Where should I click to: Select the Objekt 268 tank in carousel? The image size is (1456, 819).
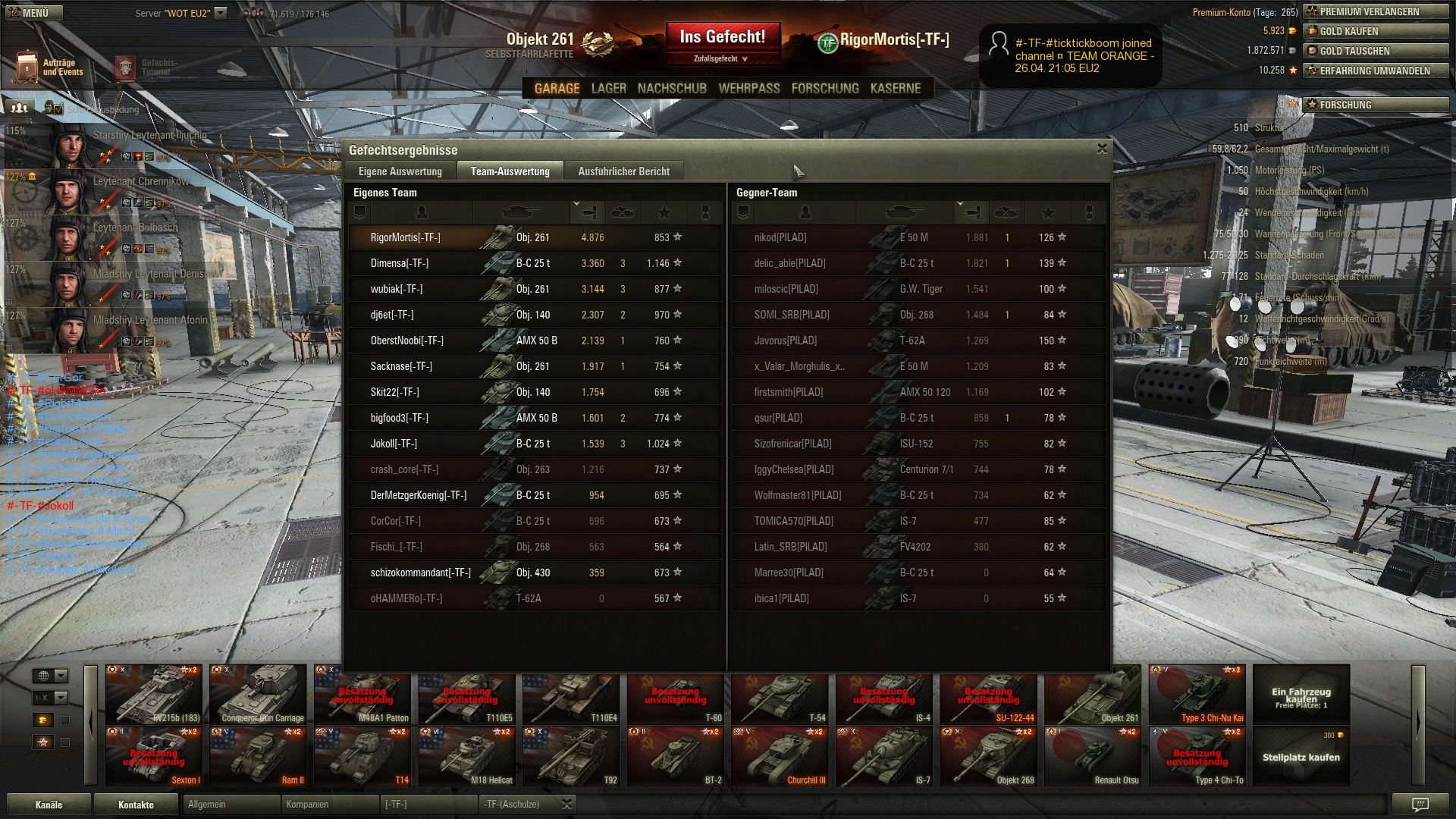coord(989,756)
